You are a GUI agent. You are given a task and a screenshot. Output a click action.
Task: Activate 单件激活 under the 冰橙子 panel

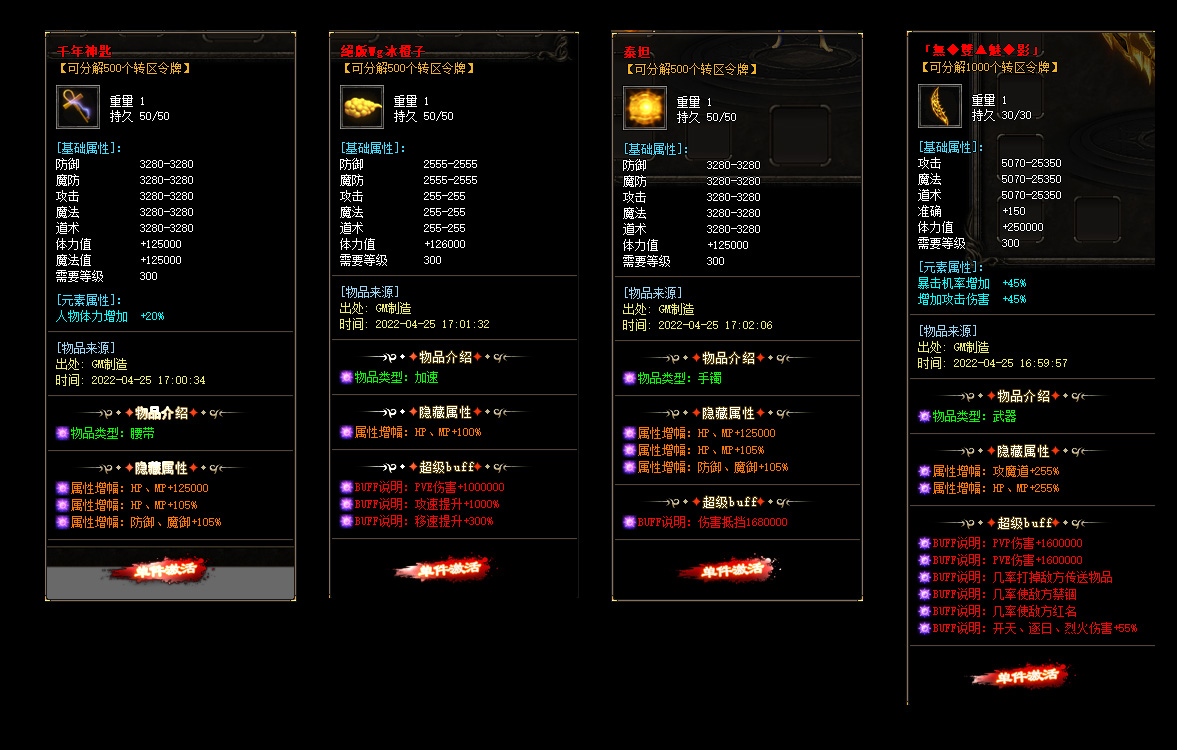(443, 569)
